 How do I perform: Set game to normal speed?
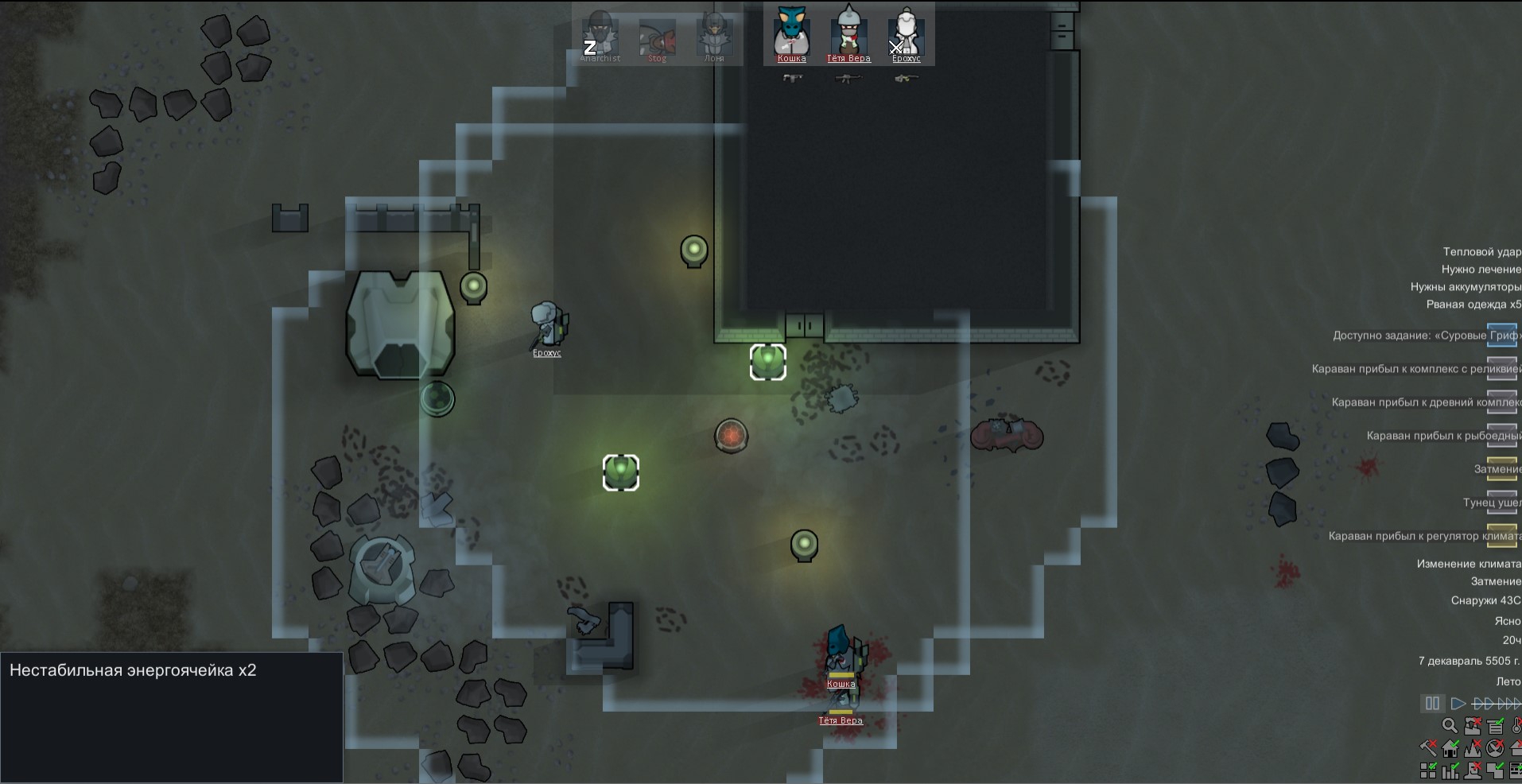point(1458,704)
